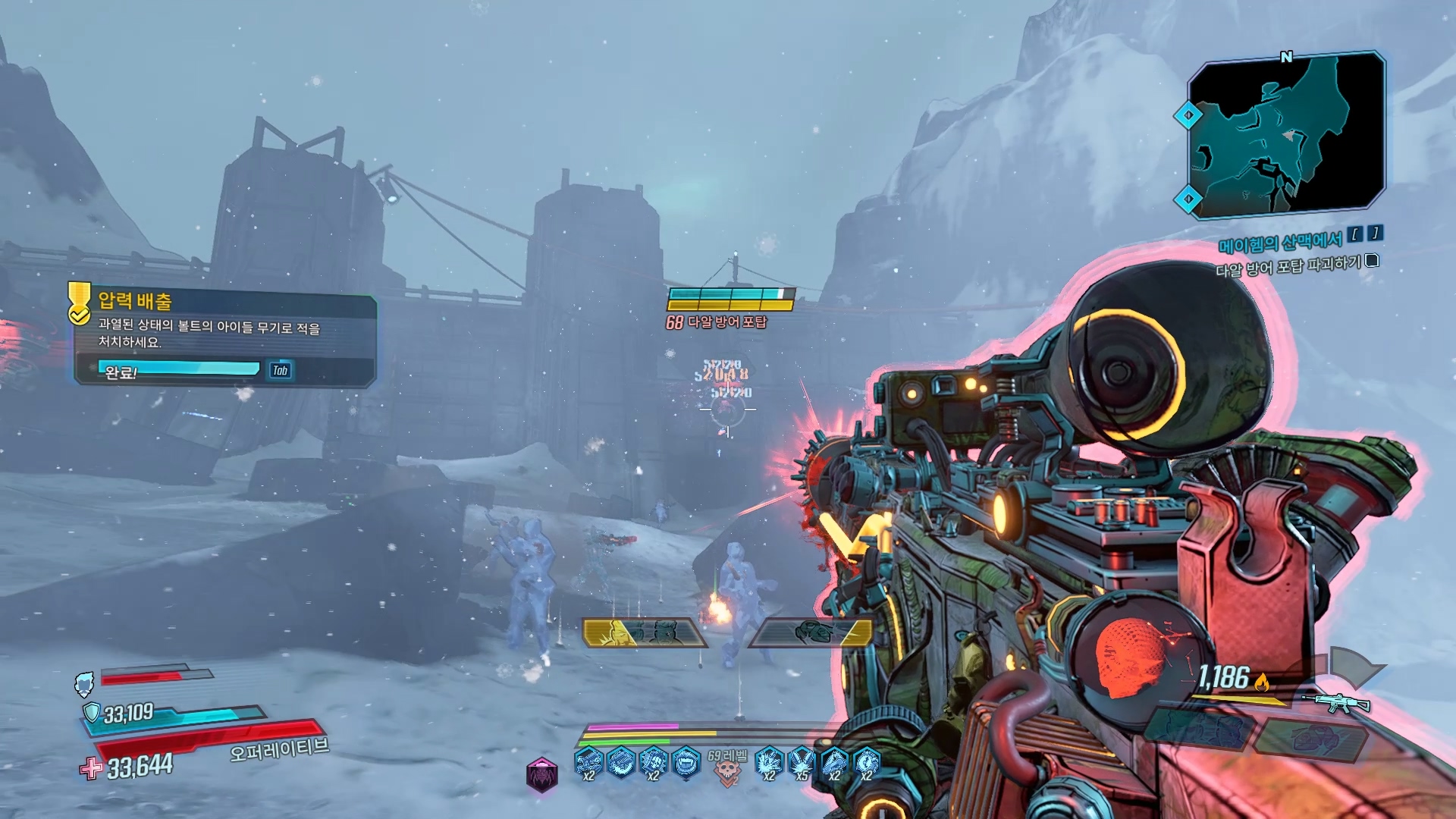
Task: Open the minimap in the corner
Action: pyautogui.click(x=1286, y=135)
